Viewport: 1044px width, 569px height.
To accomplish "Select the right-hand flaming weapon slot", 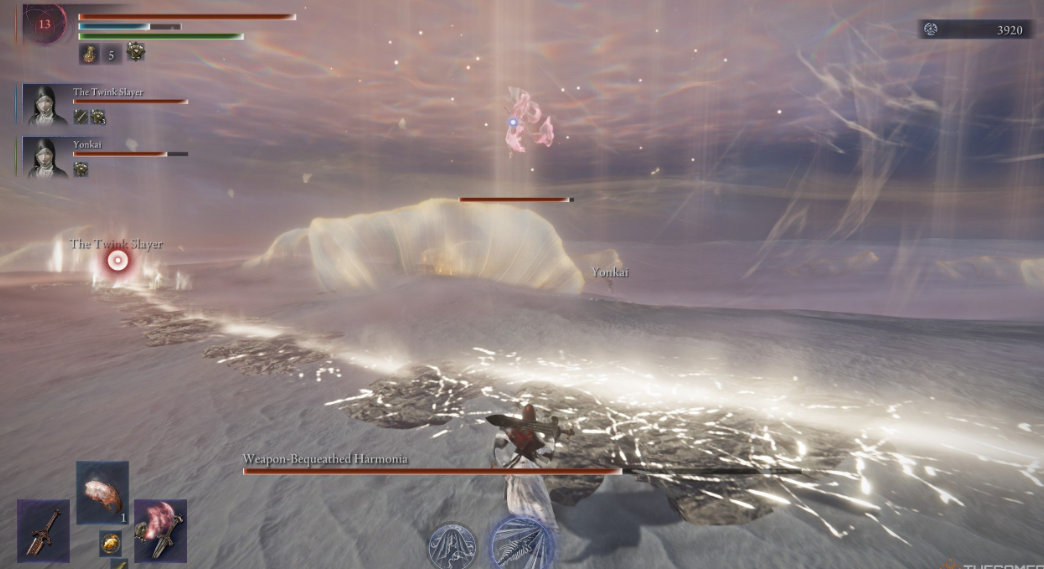I will click(x=160, y=530).
